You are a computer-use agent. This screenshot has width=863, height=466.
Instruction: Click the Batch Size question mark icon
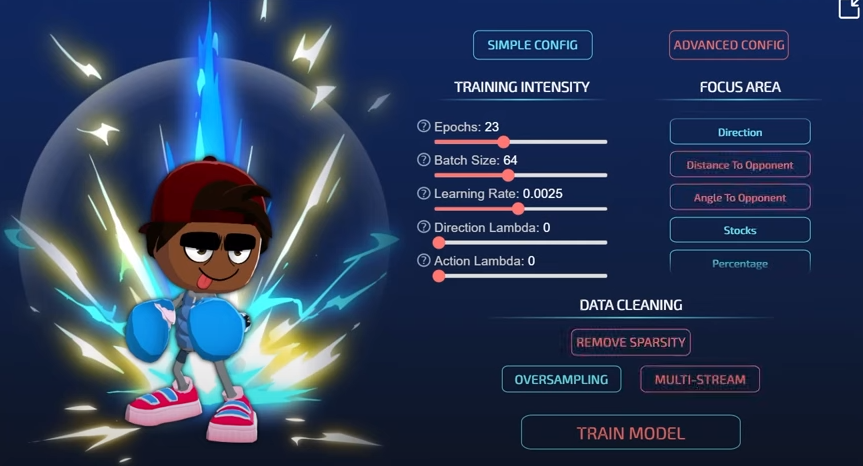click(424, 160)
